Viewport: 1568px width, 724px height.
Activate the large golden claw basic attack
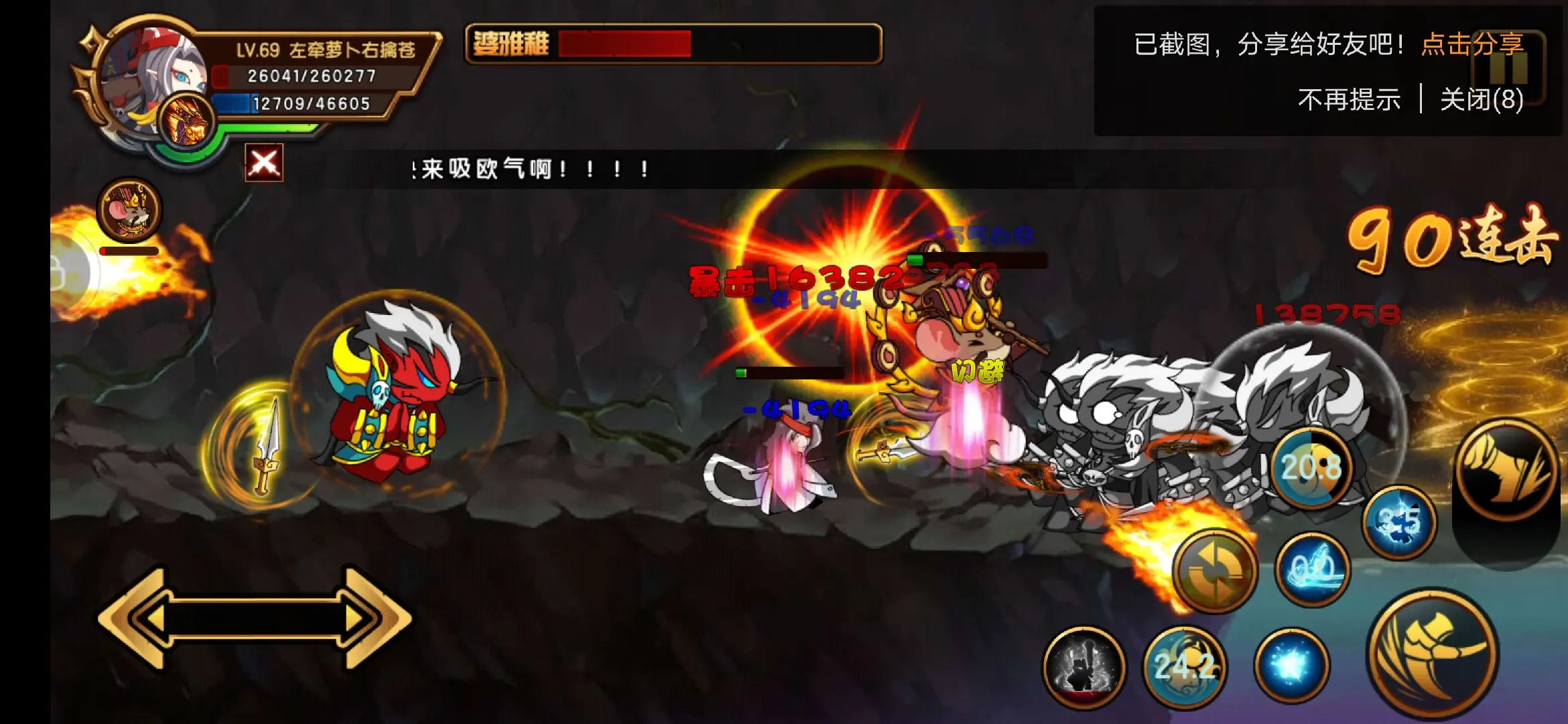[x=1431, y=653]
